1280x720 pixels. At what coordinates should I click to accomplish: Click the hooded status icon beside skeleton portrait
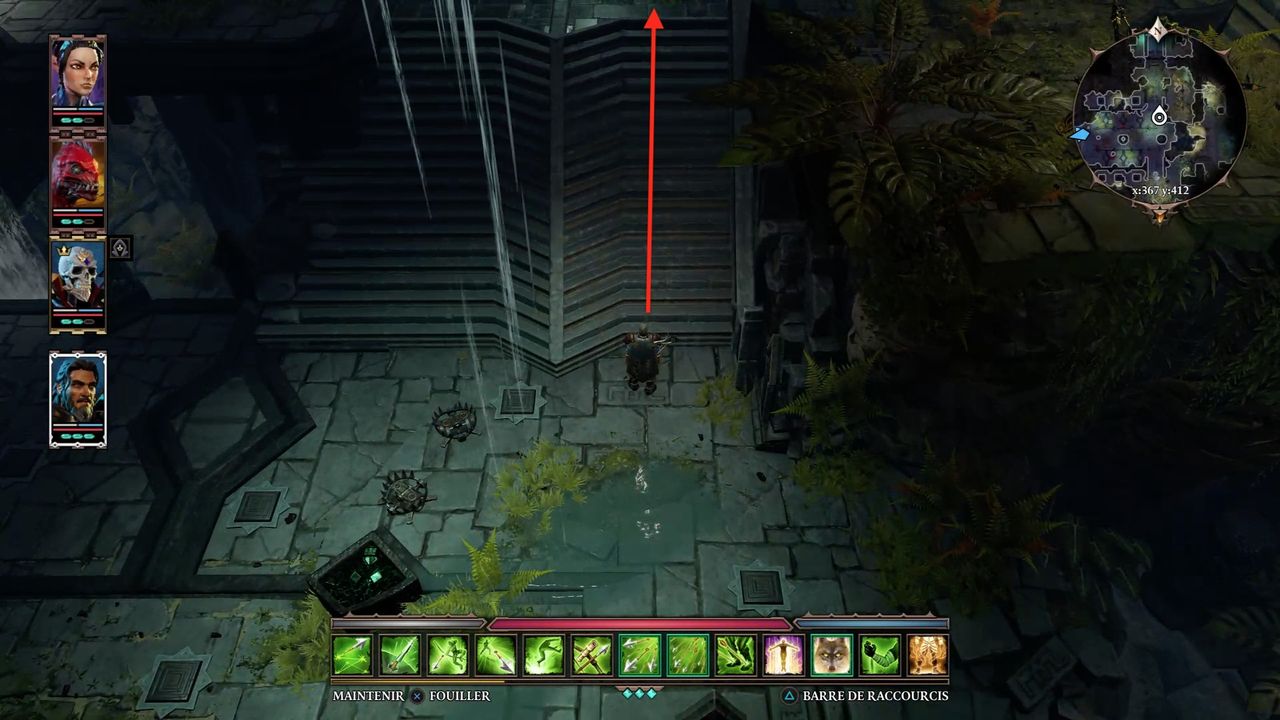pos(120,248)
